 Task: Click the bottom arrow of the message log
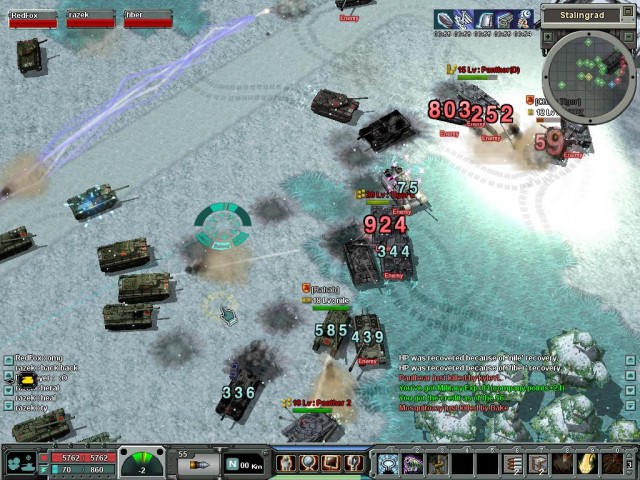tap(631, 405)
